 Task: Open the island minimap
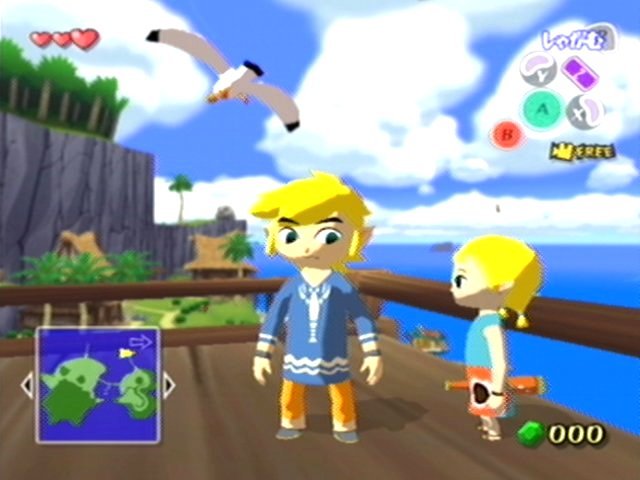(x=97, y=385)
